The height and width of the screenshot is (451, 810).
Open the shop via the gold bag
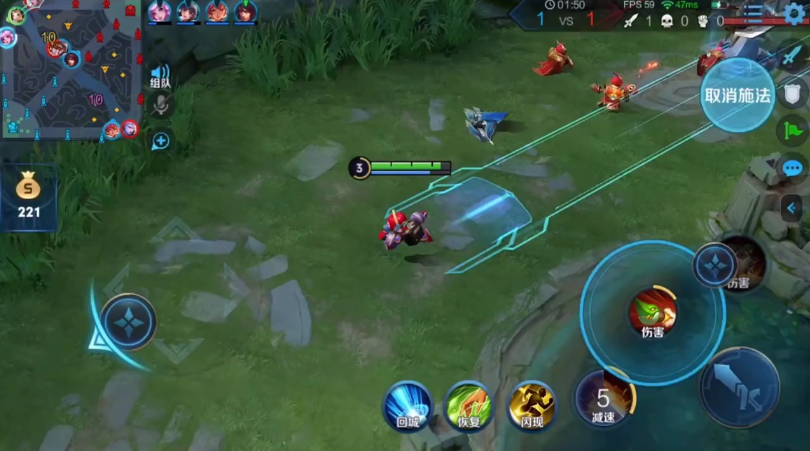[x=28, y=193]
